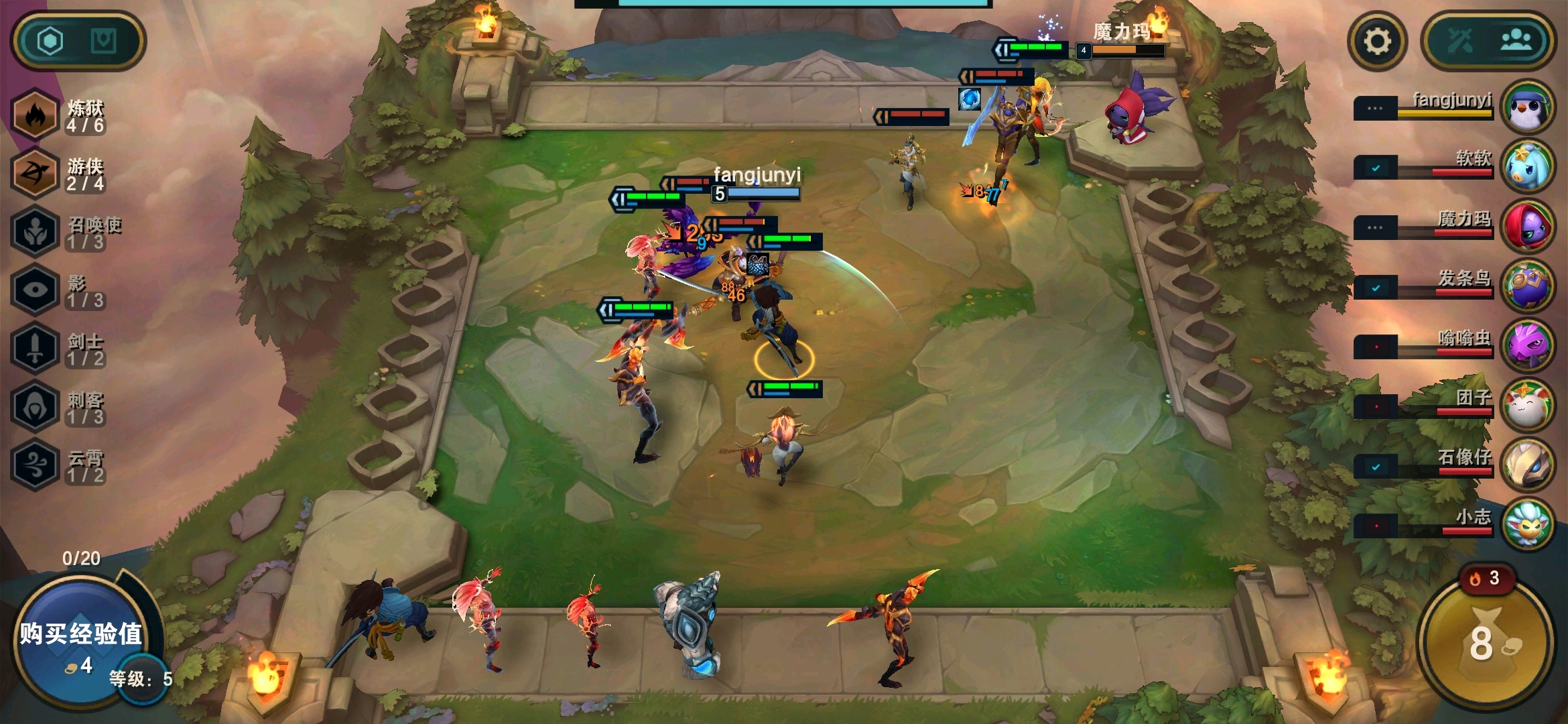1568x724 pixels.
Task: Check player 小志's board
Action: coord(1526,524)
